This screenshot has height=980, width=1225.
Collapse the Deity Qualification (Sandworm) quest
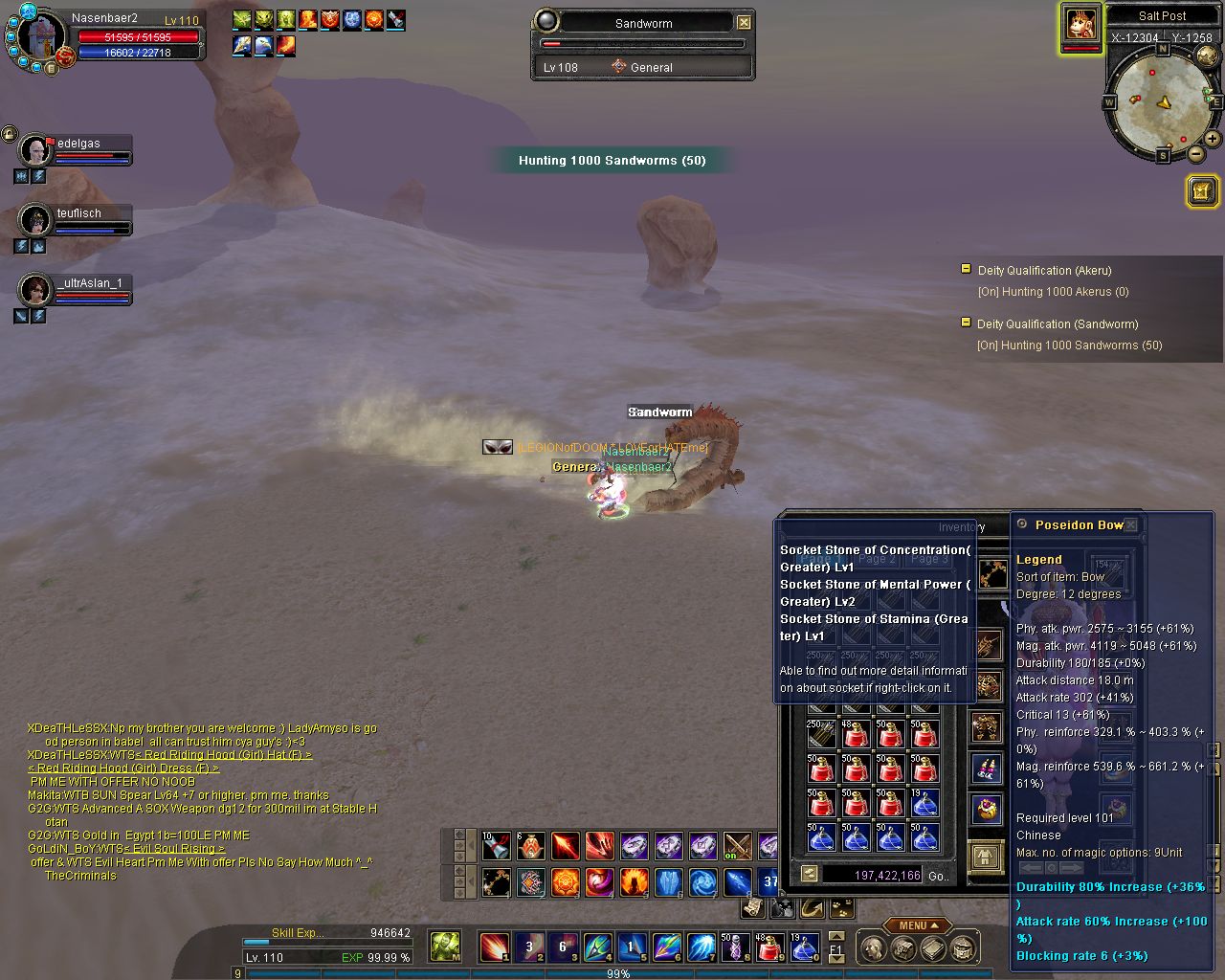(966, 323)
